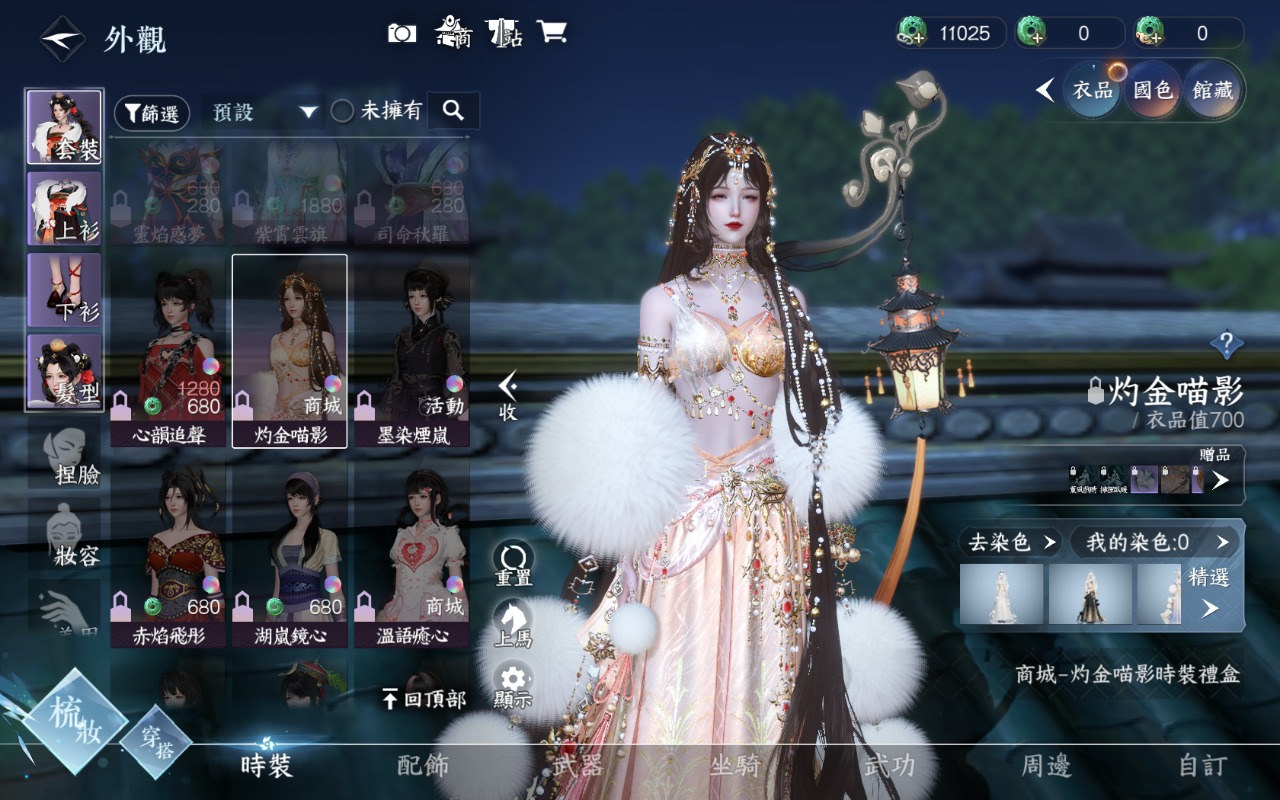Open 去染色 dye option
Screen dimensions: 1280x800
pyautogui.click(x=1009, y=542)
